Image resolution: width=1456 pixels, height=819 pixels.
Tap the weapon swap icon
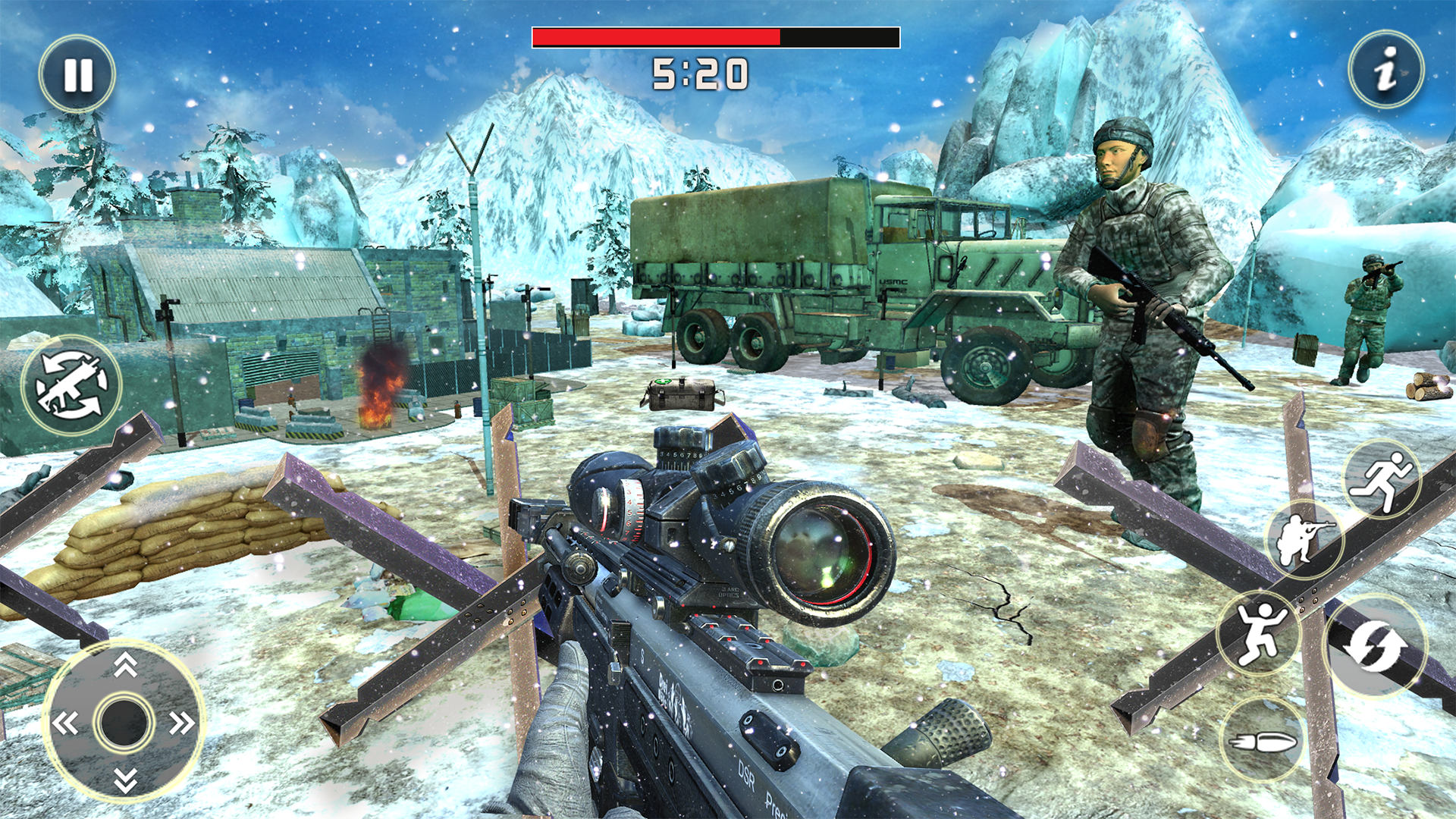coord(71,385)
